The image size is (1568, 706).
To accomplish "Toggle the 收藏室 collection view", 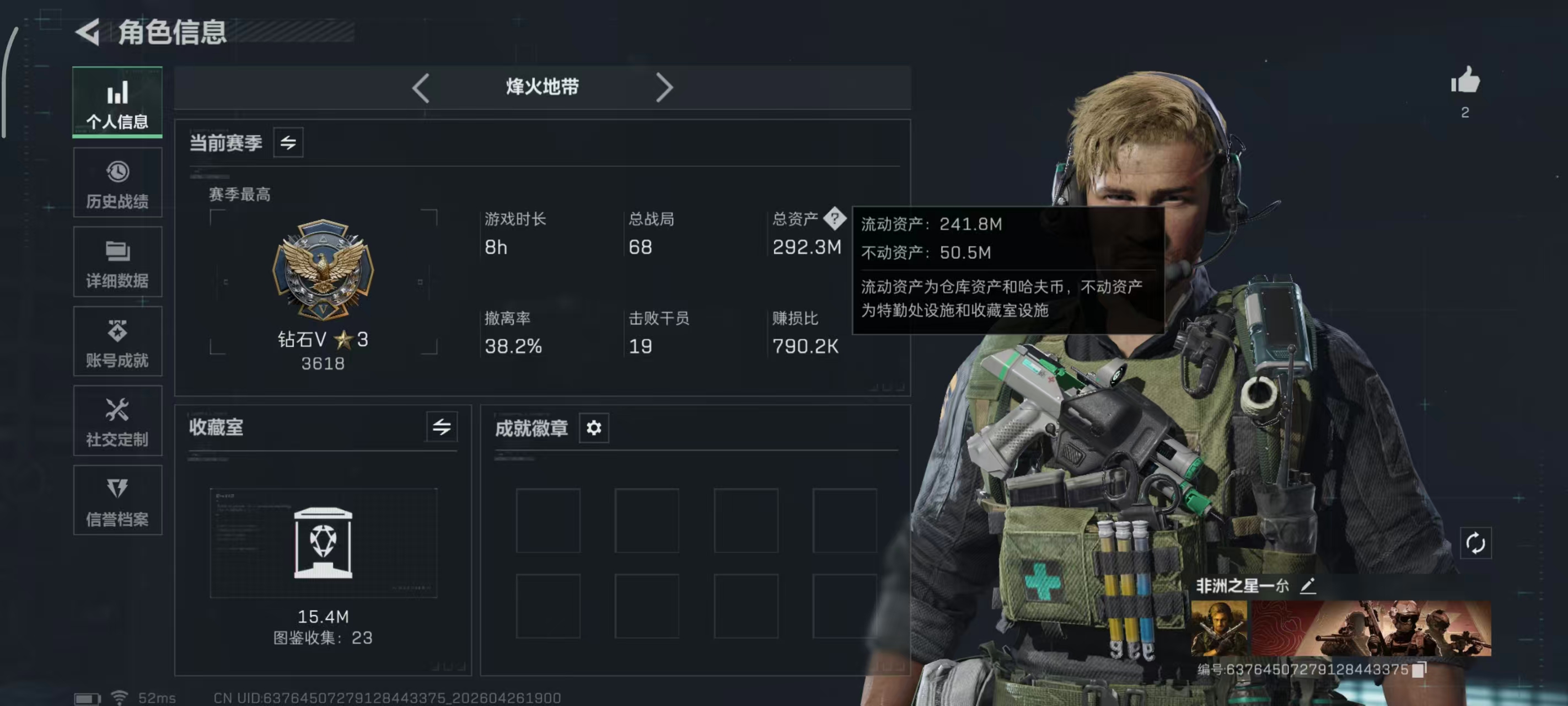I will pyautogui.click(x=443, y=428).
